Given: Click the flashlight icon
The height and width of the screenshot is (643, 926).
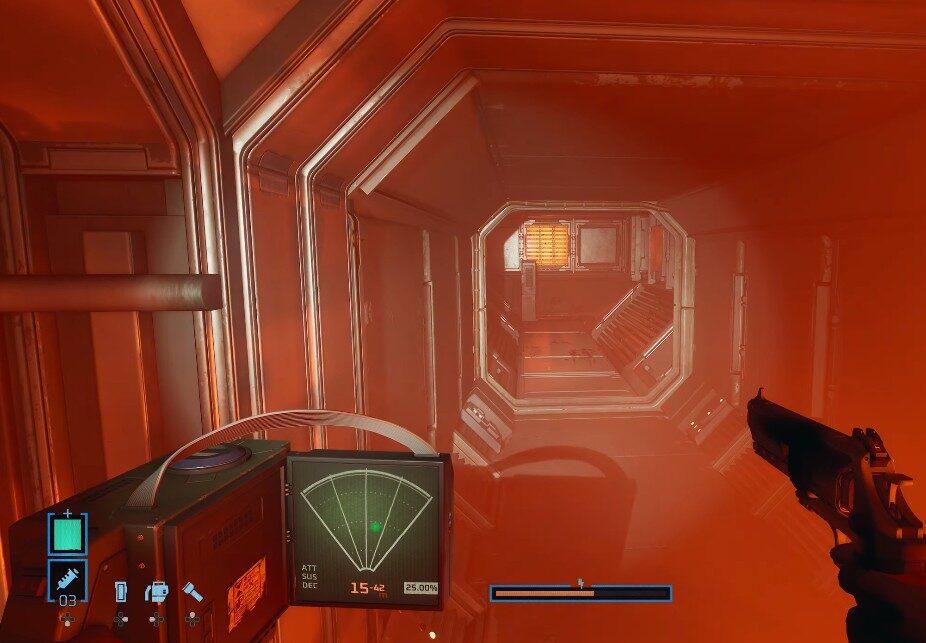Looking at the screenshot, I should (192, 591).
